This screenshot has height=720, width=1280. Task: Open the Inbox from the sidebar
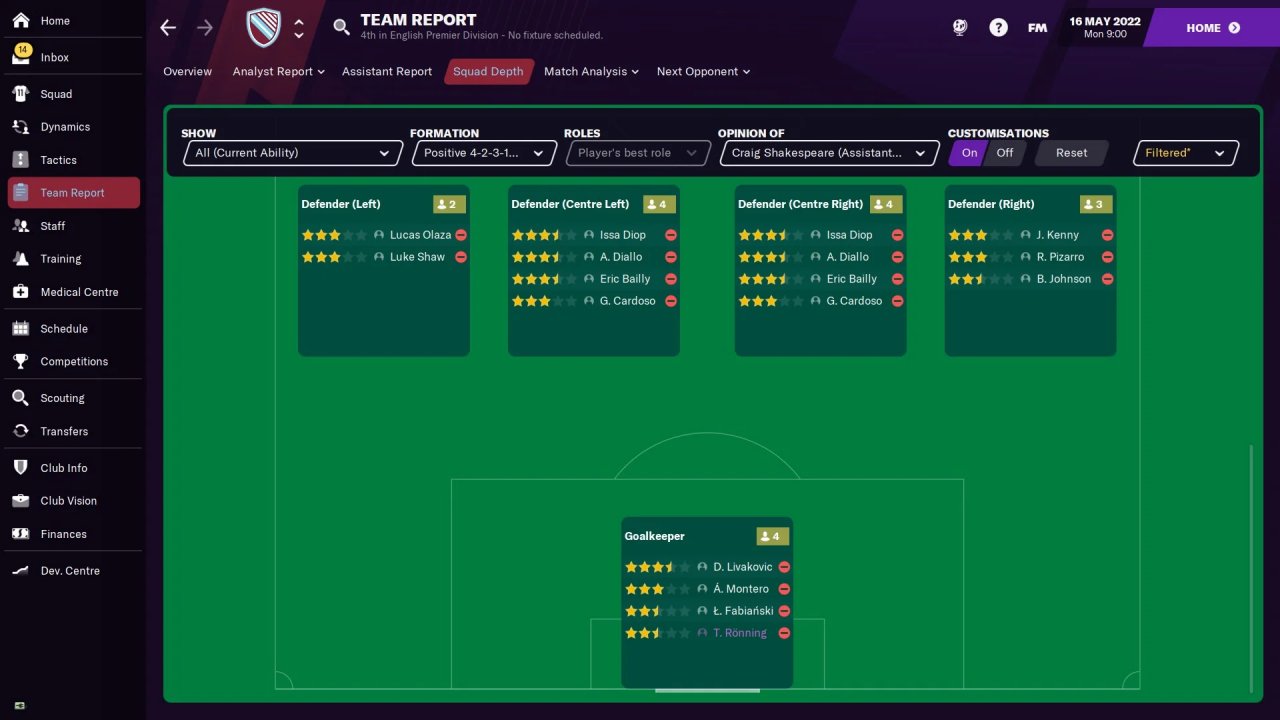(x=54, y=57)
